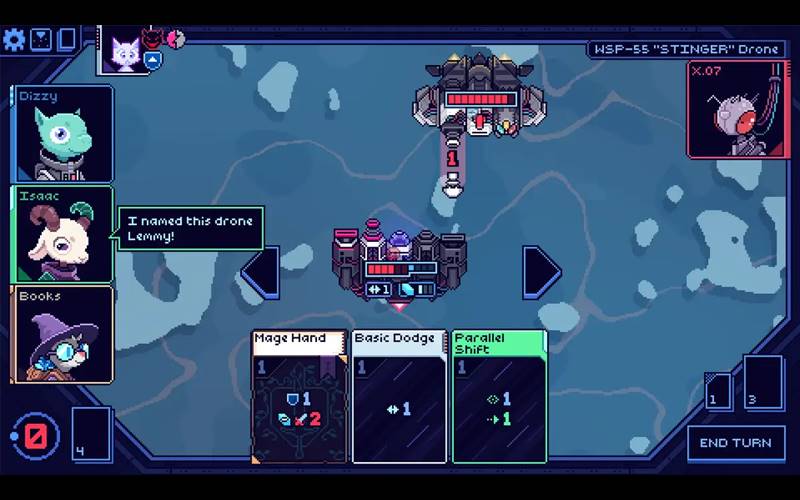Click the white cat portrait
Image resolution: width=800 pixels, height=500 pixels.
[x=126, y=50]
